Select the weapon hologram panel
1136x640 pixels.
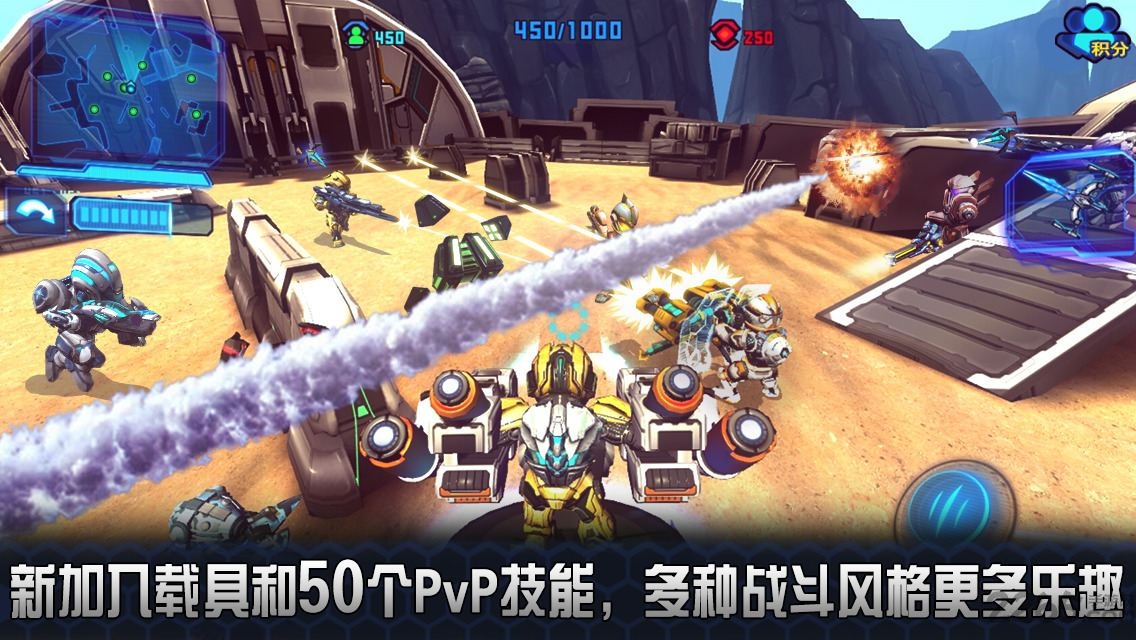point(1071,205)
